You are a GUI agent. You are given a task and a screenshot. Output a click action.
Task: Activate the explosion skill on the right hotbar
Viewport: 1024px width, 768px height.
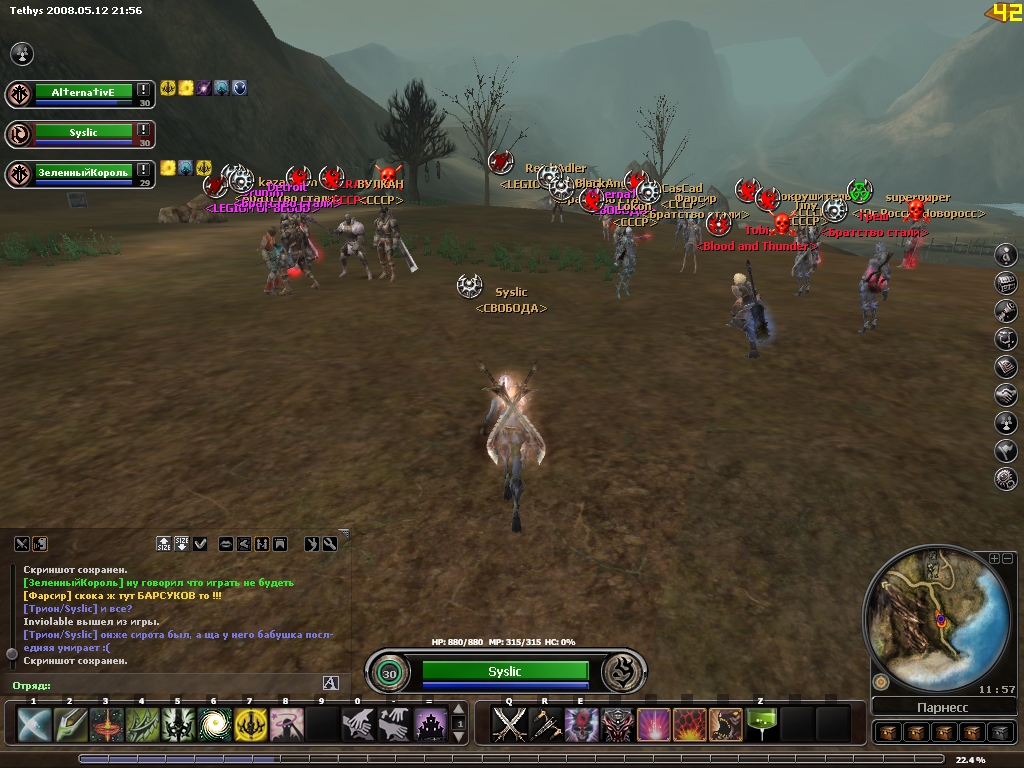coord(690,723)
